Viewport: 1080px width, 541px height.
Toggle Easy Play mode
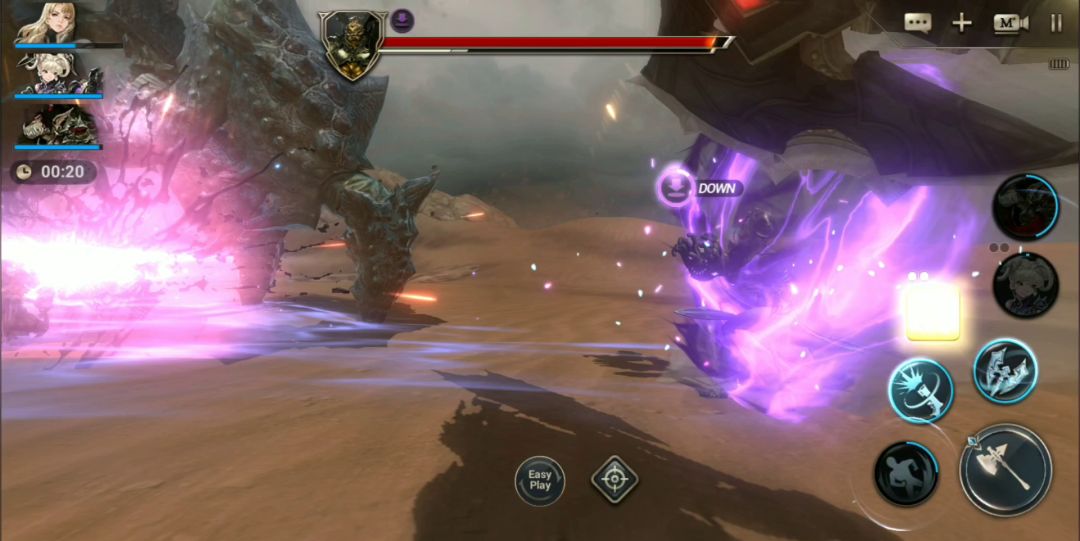pos(540,480)
